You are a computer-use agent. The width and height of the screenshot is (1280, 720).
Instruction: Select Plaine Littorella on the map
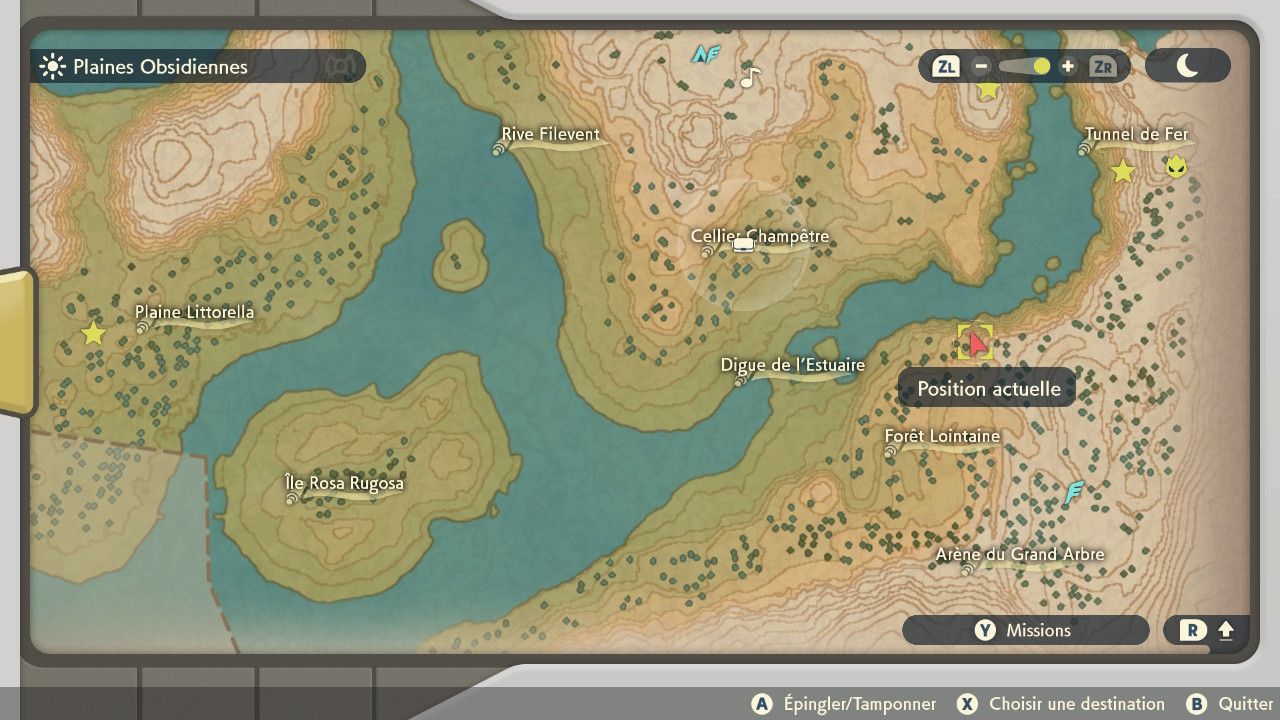(x=194, y=313)
